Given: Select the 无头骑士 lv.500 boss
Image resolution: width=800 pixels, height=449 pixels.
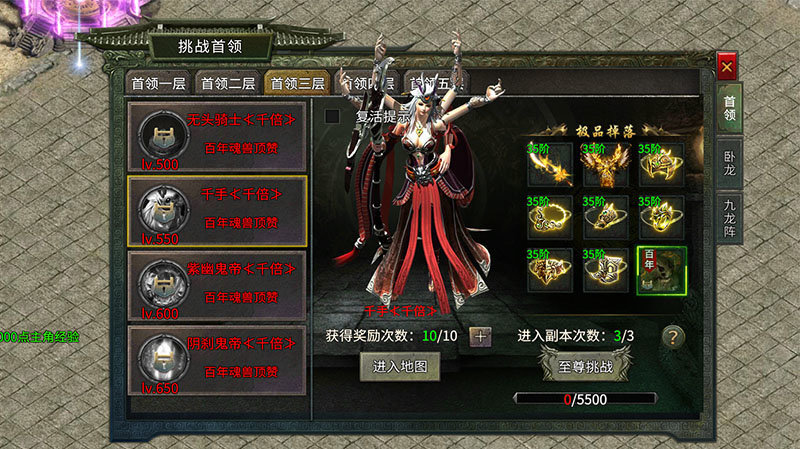Looking at the screenshot, I should pyautogui.click(x=217, y=136).
